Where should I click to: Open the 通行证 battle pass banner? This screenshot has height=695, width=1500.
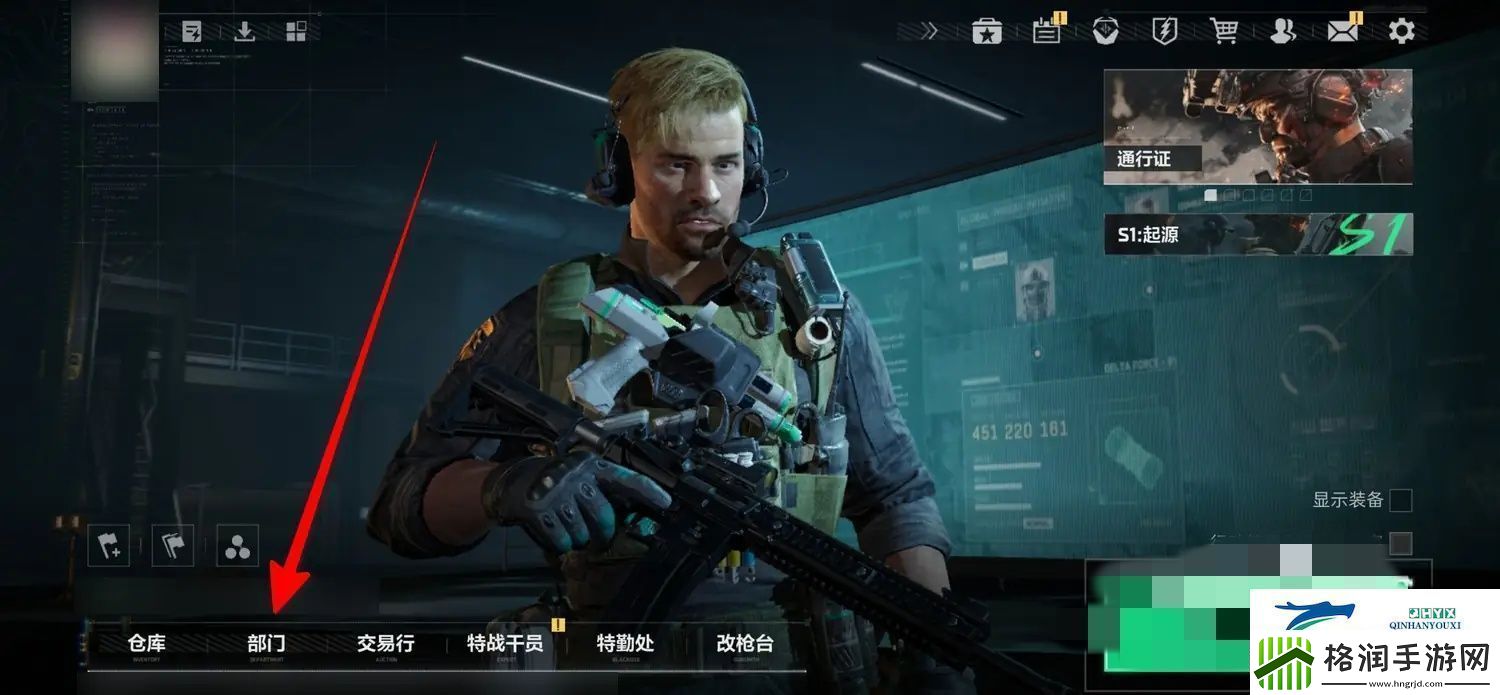point(1258,126)
